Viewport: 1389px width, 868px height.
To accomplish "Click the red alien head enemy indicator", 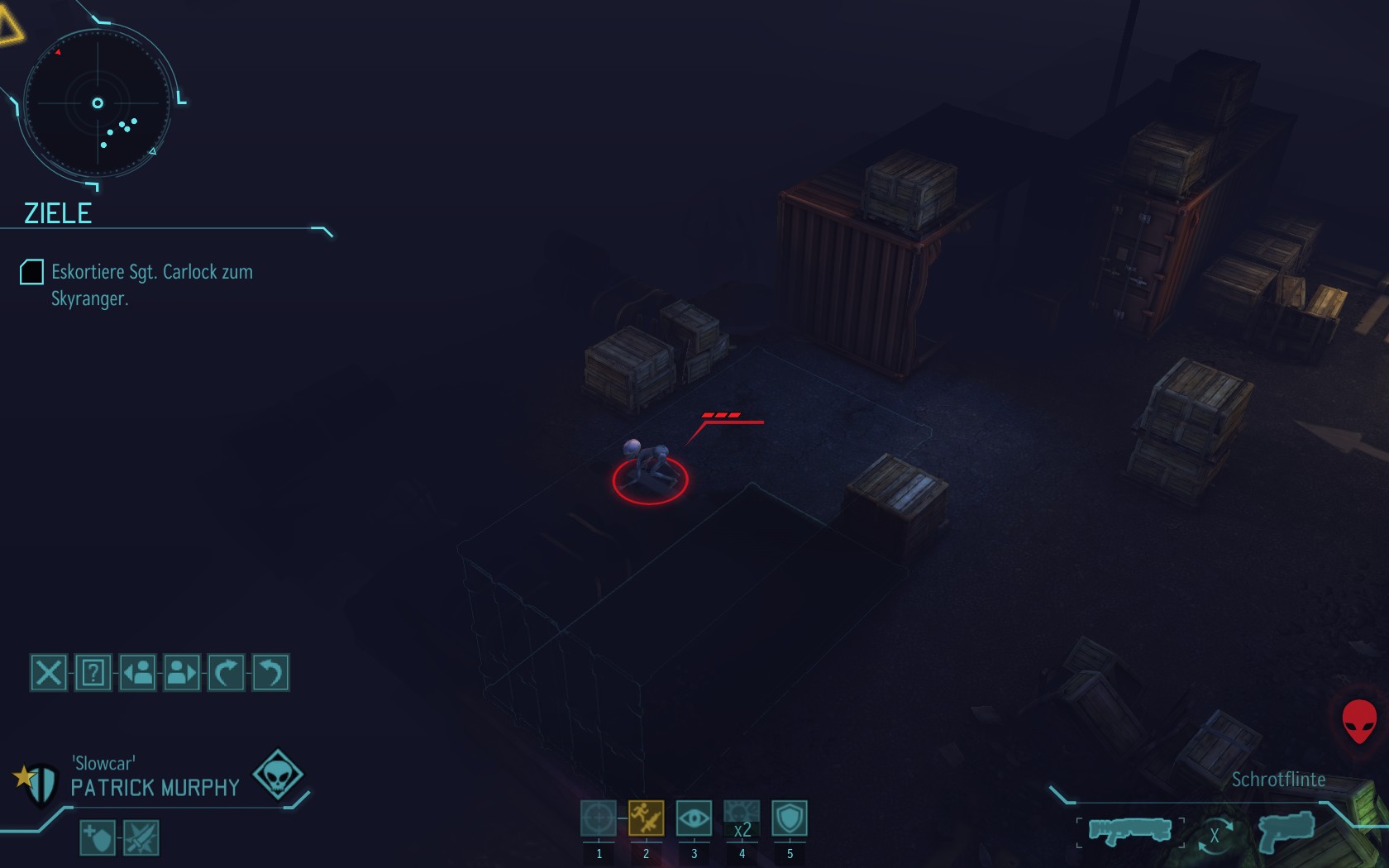I will point(1358,721).
